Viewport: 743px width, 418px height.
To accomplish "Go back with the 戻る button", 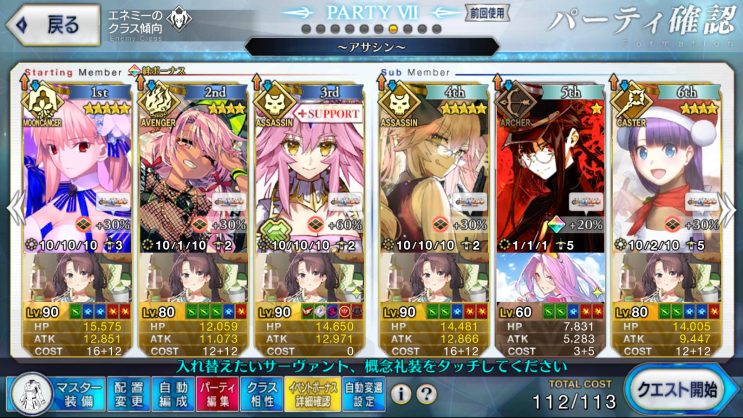I will tap(54, 25).
